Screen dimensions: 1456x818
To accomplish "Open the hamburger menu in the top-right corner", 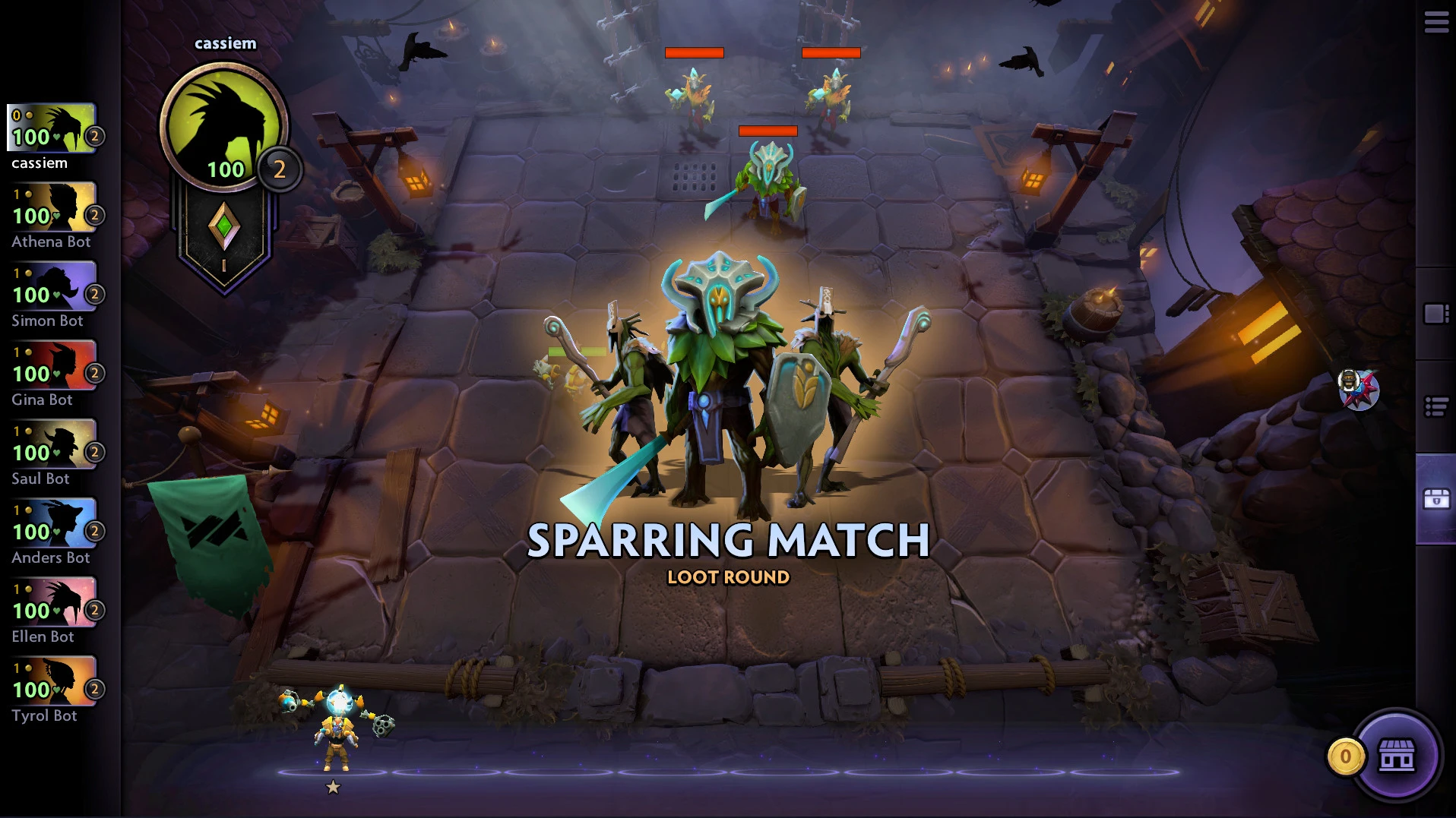I will point(1437,23).
